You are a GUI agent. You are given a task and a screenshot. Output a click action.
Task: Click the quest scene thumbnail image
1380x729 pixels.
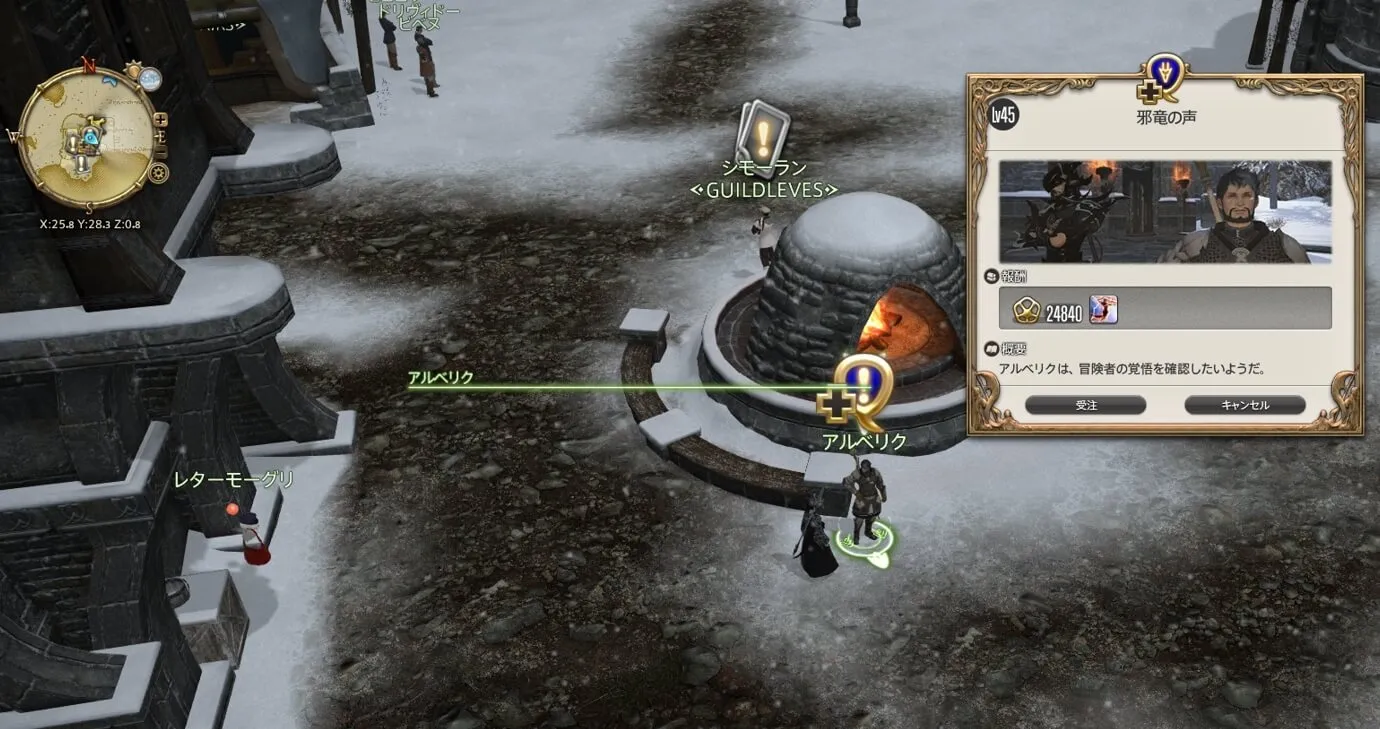1165,211
